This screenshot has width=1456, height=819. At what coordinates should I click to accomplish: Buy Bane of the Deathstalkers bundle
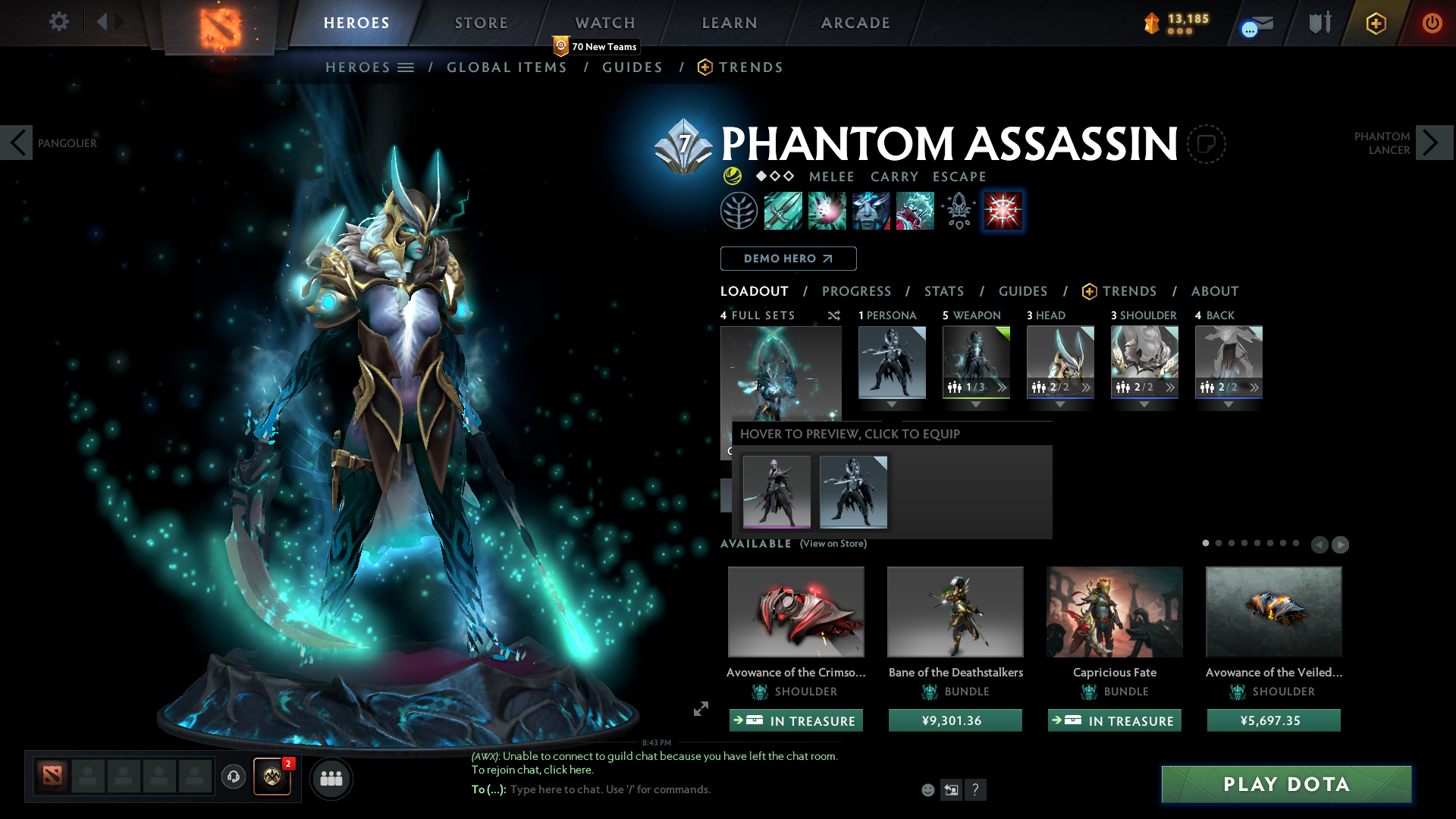(955, 720)
